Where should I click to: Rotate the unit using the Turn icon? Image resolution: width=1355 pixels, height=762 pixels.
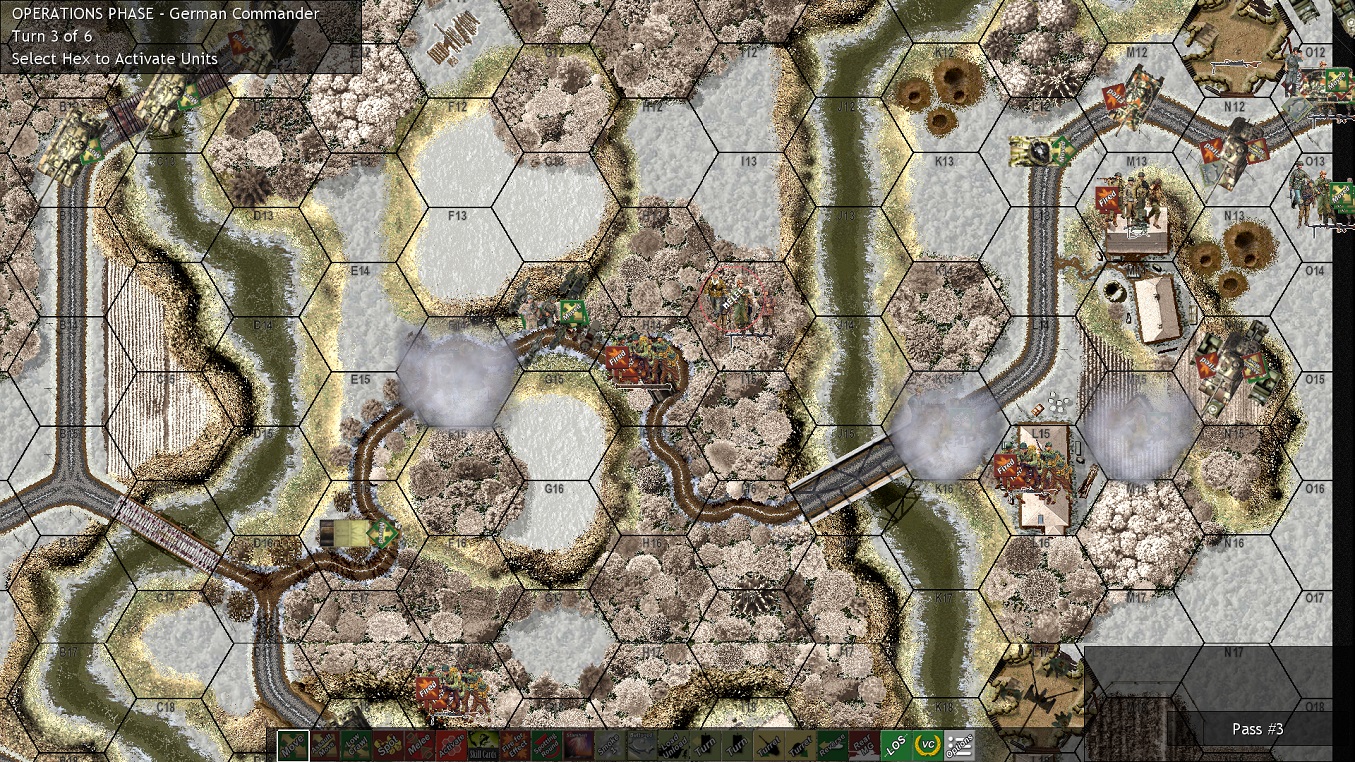(706, 744)
